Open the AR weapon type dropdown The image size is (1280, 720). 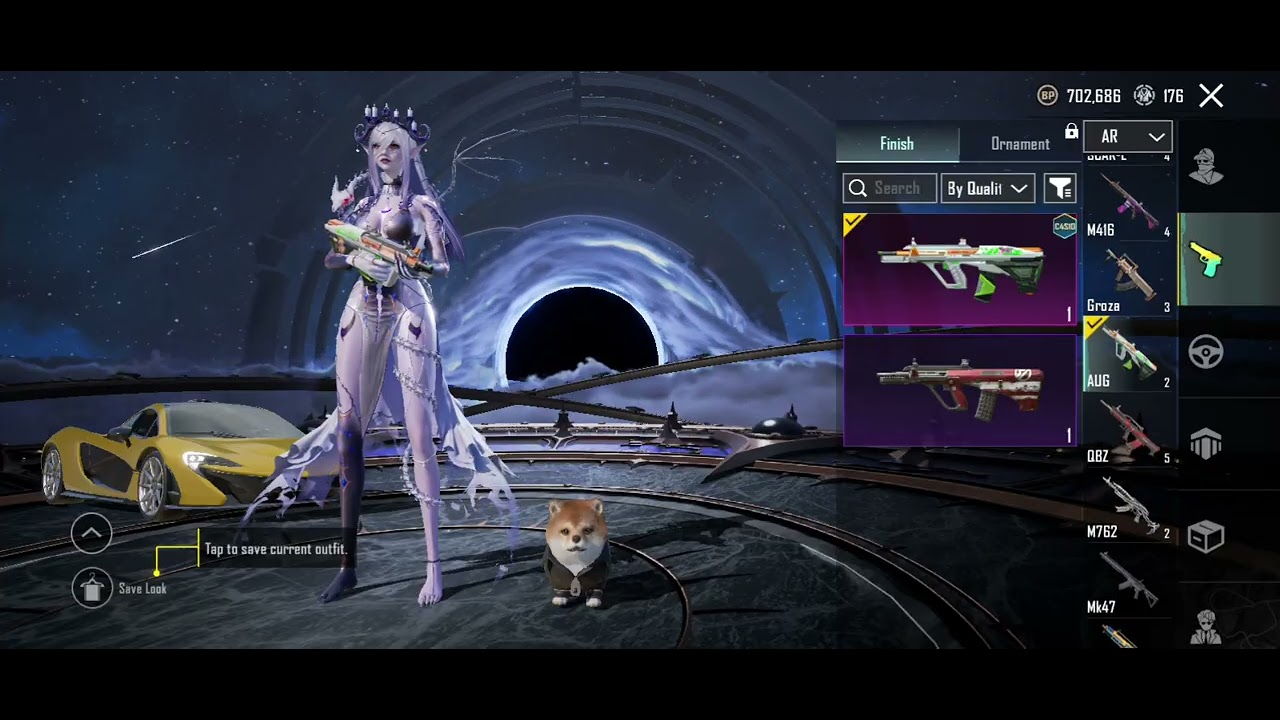click(x=1128, y=137)
